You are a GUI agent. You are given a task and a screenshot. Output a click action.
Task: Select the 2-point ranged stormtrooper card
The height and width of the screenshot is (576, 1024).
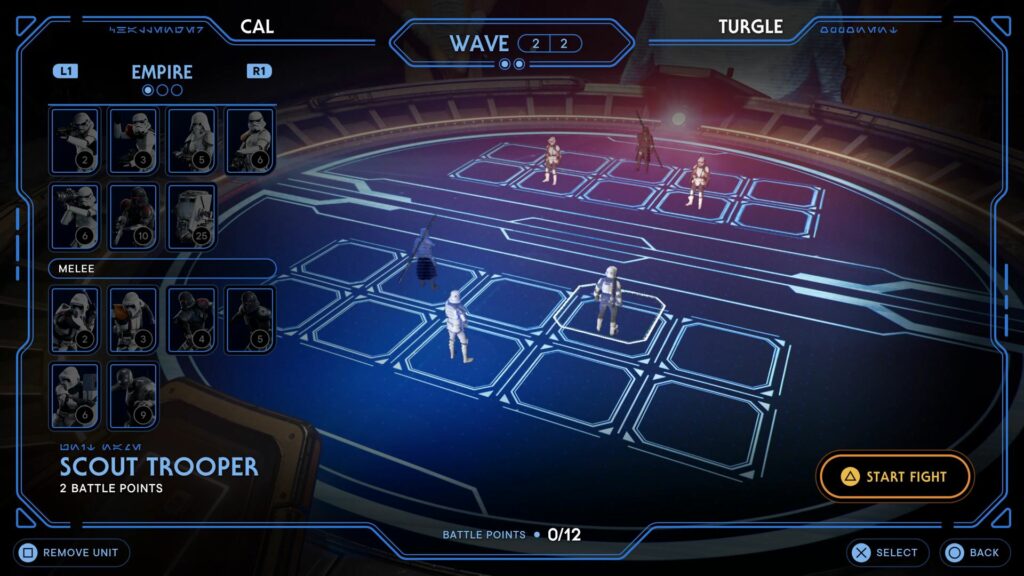75,141
